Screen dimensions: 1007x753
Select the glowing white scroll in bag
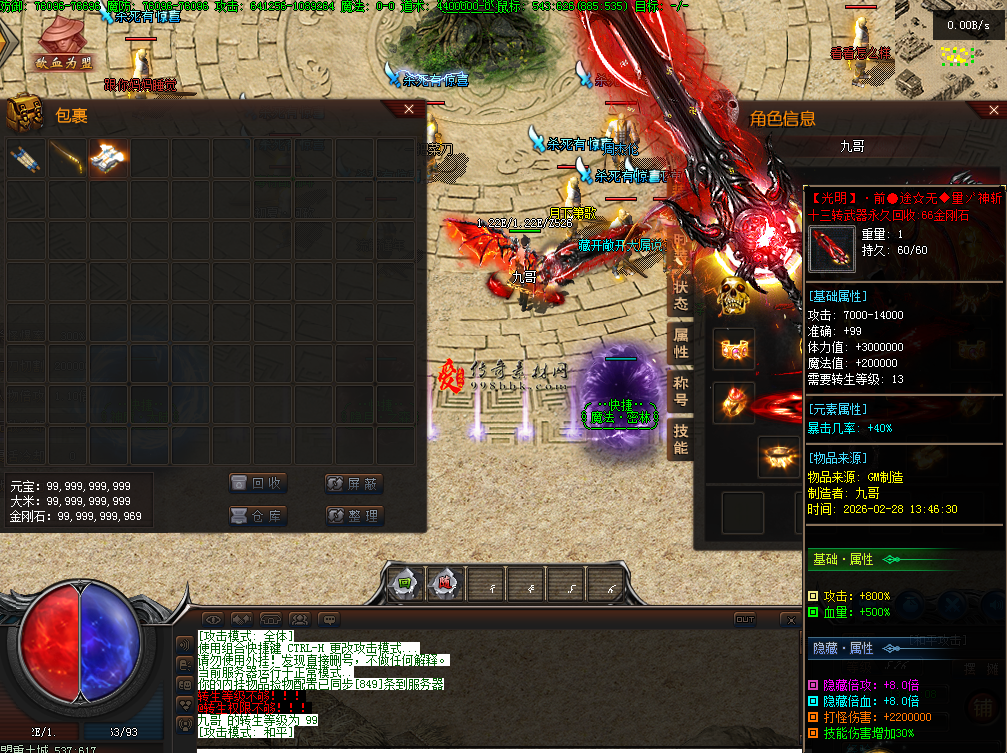[x=108, y=158]
